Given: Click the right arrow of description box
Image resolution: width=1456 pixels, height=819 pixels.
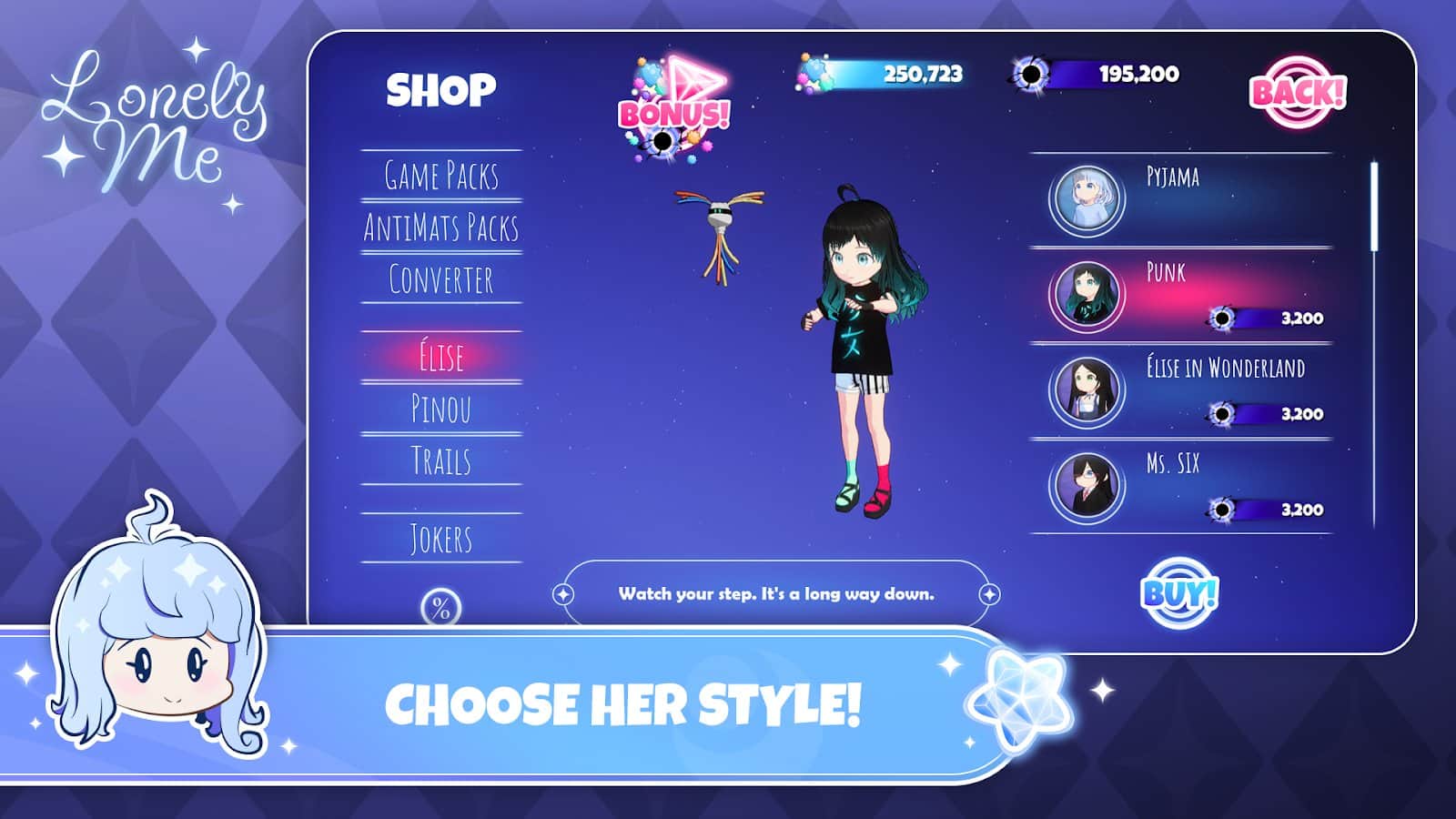Looking at the screenshot, I should pos(989,594).
